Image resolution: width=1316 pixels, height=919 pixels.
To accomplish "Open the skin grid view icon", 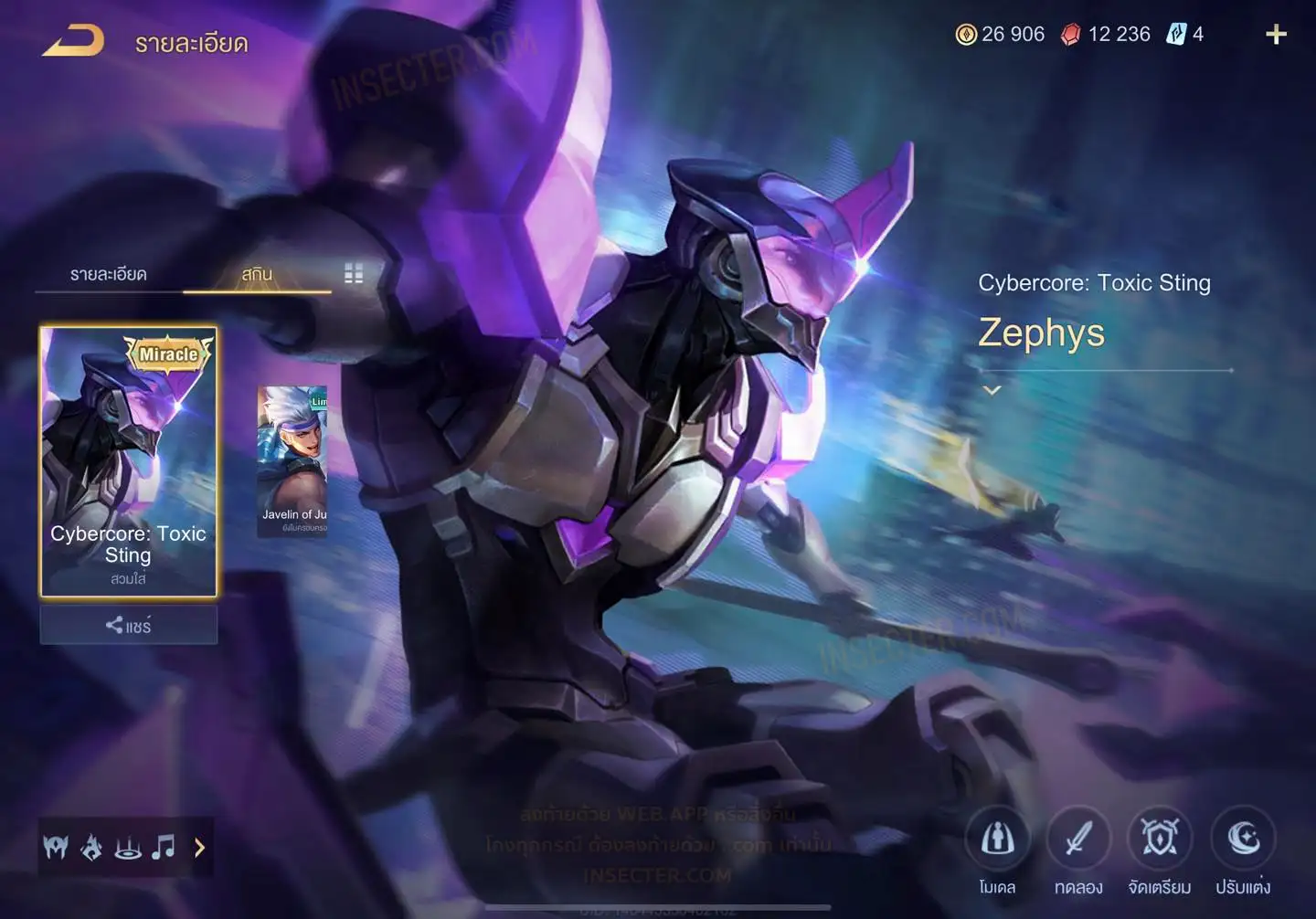I will (x=354, y=274).
